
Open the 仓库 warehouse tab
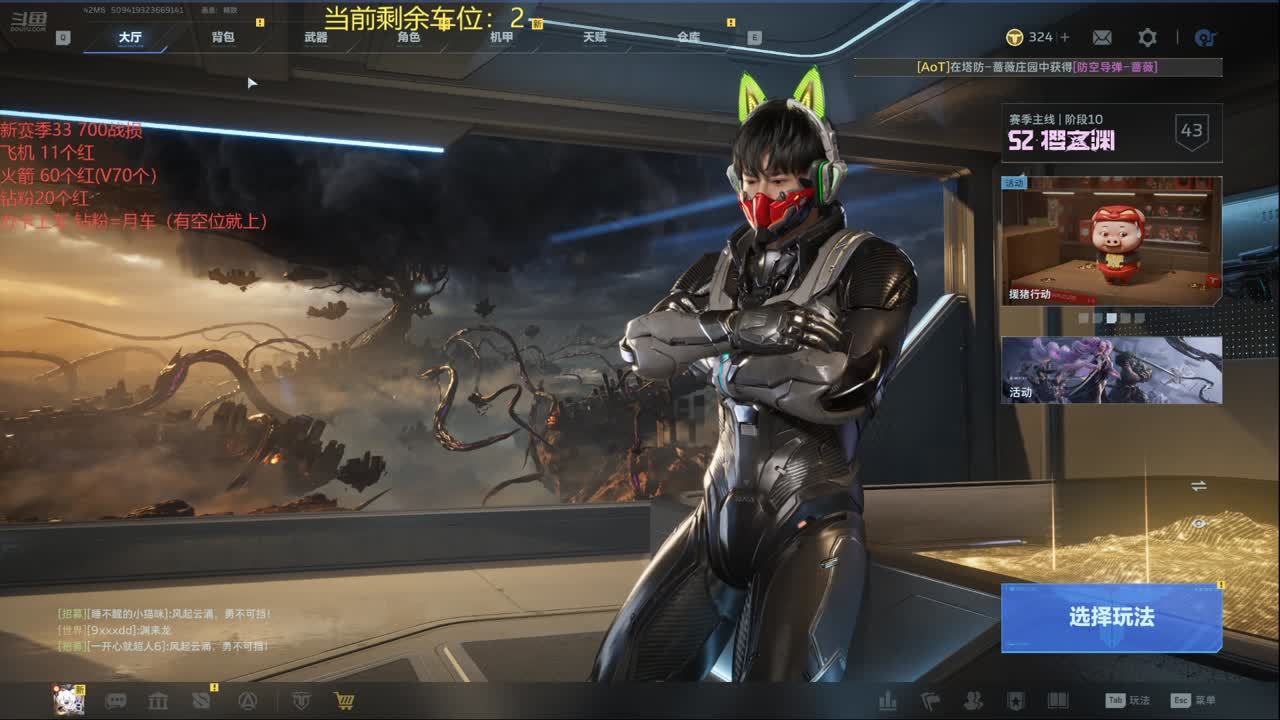pos(688,38)
